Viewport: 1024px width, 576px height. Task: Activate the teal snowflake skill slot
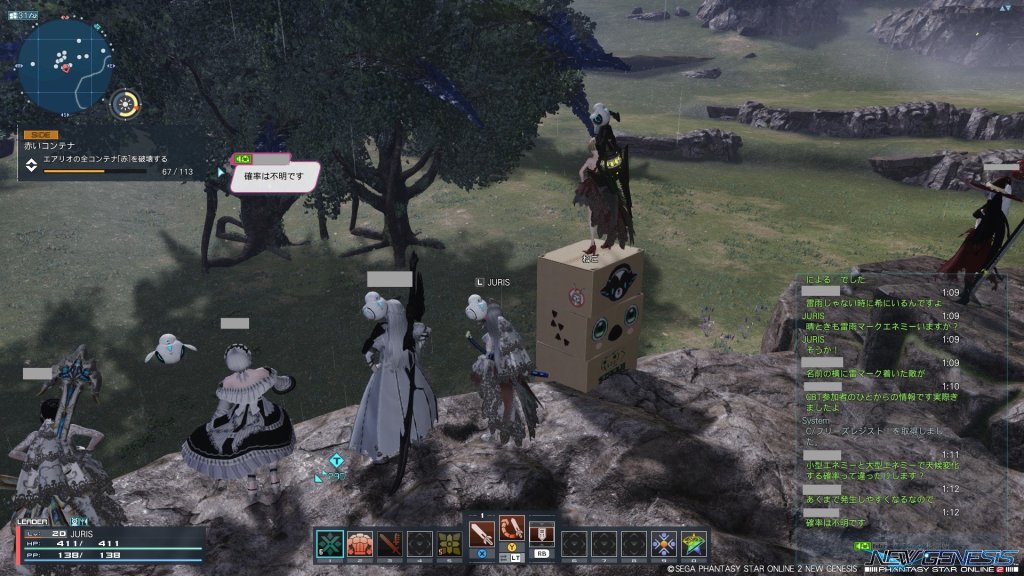click(x=328, y=544)
